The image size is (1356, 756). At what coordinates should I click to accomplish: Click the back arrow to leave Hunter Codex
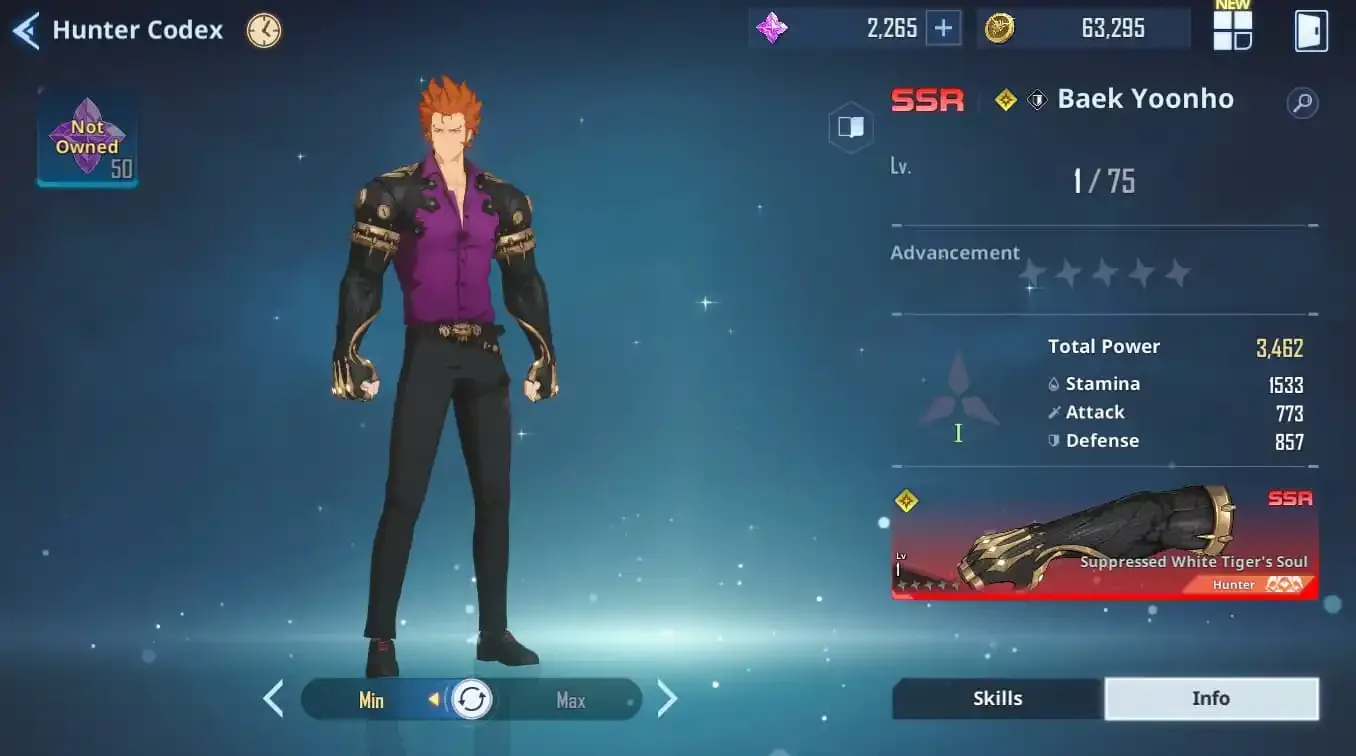coord(25,30)
